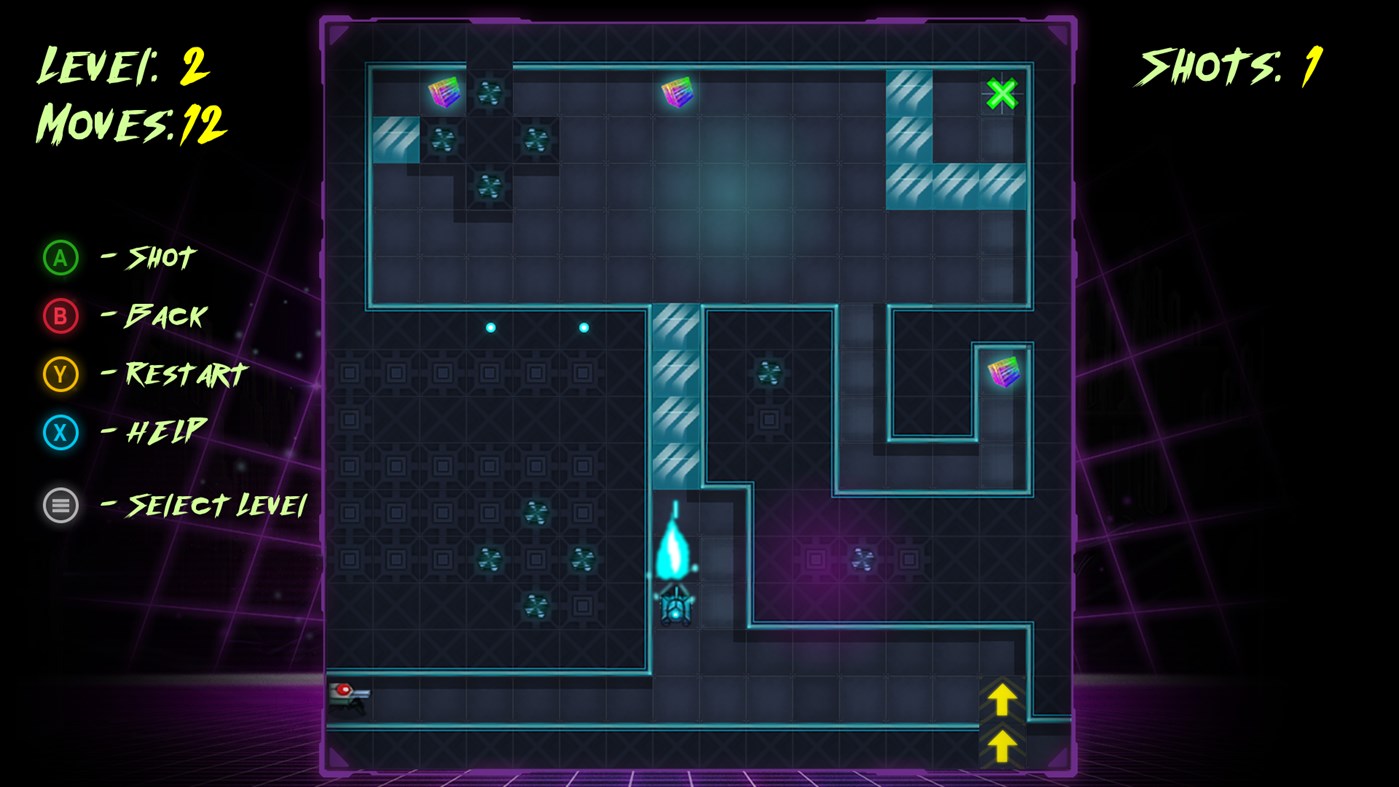Click the lower yellow arrow tile

click(x=1001, y=746)
